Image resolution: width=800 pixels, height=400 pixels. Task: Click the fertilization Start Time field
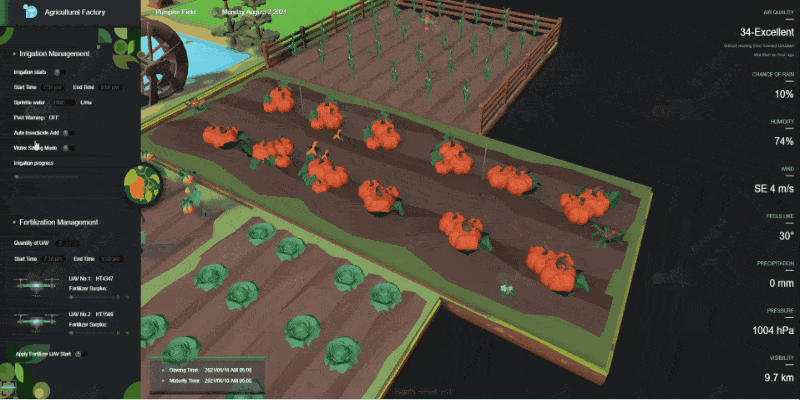tap(51, 258)
